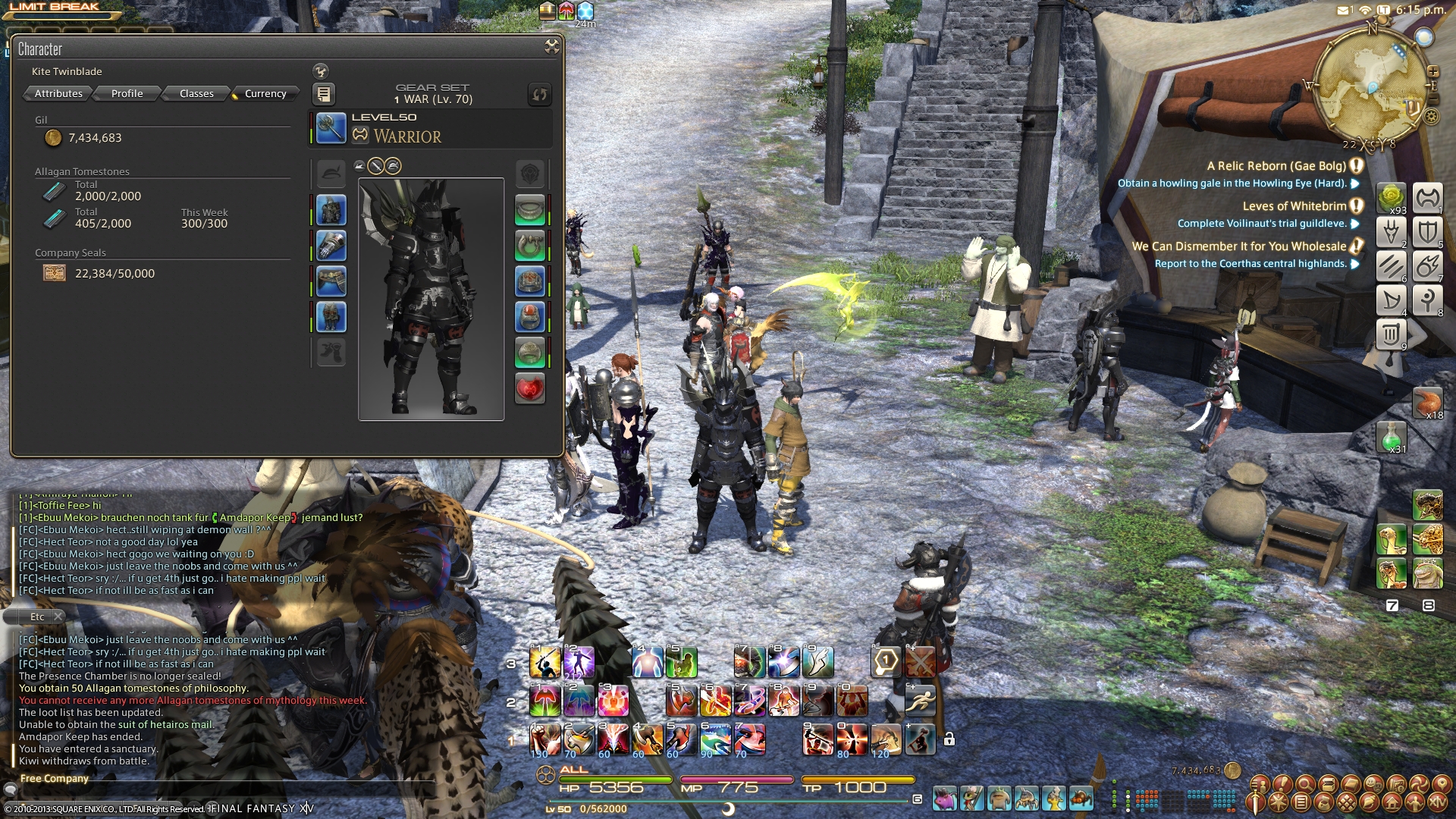The image size is (1456, 819).
Task: Select the red heart soul crystal slot
Action: coord(530,388)
